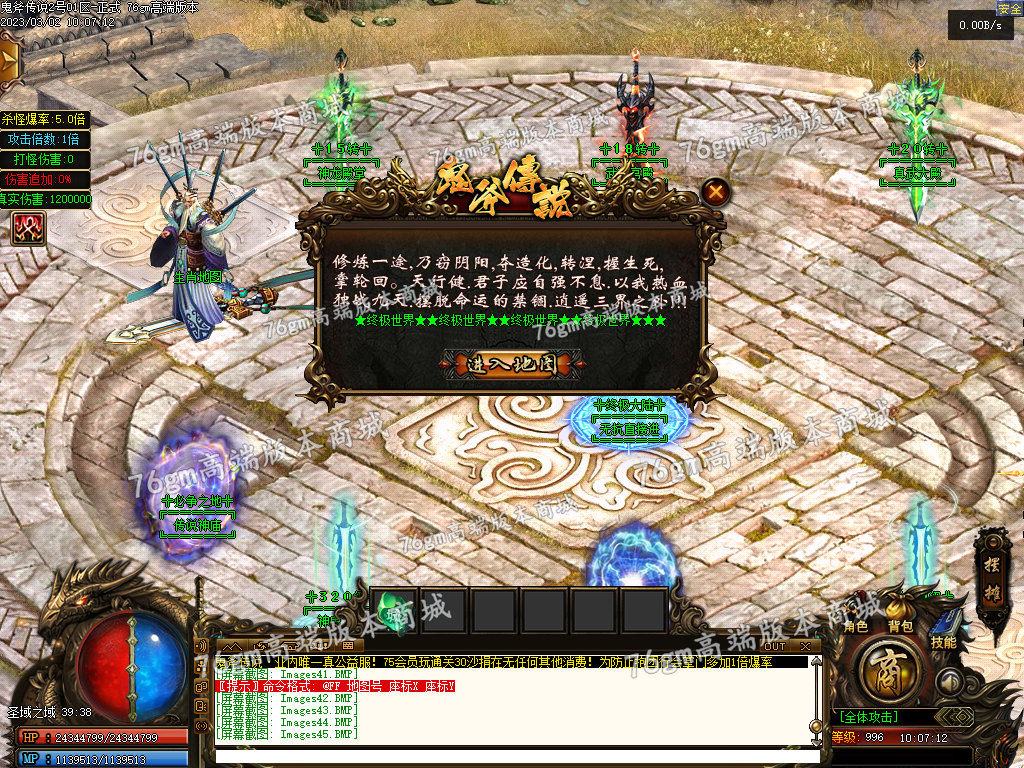This screenshot has height=768, width=1024.
Task: Close the chat window with its X
Action: tap(806, 646)
